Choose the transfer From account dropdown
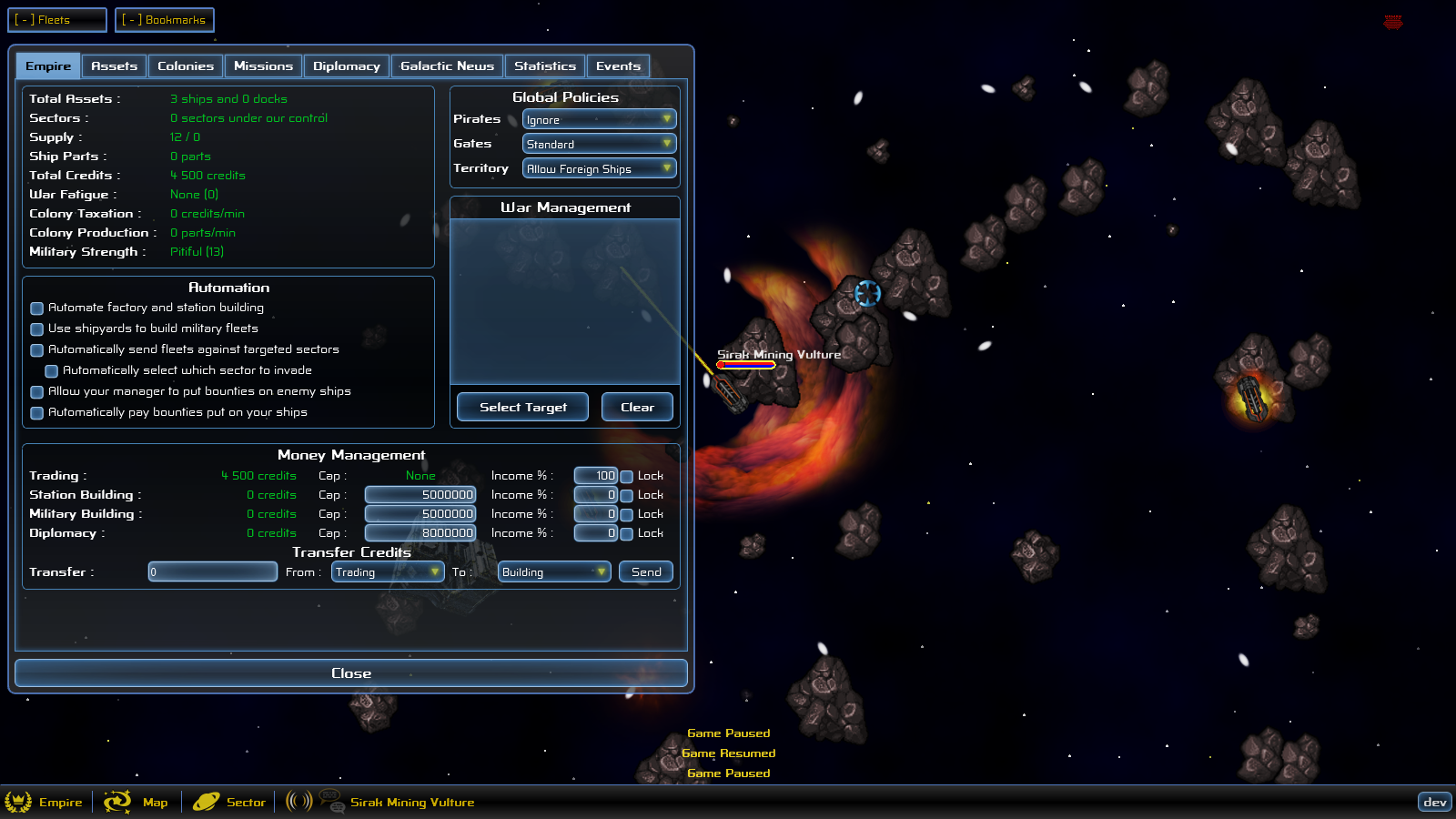 tap(388, 571)
